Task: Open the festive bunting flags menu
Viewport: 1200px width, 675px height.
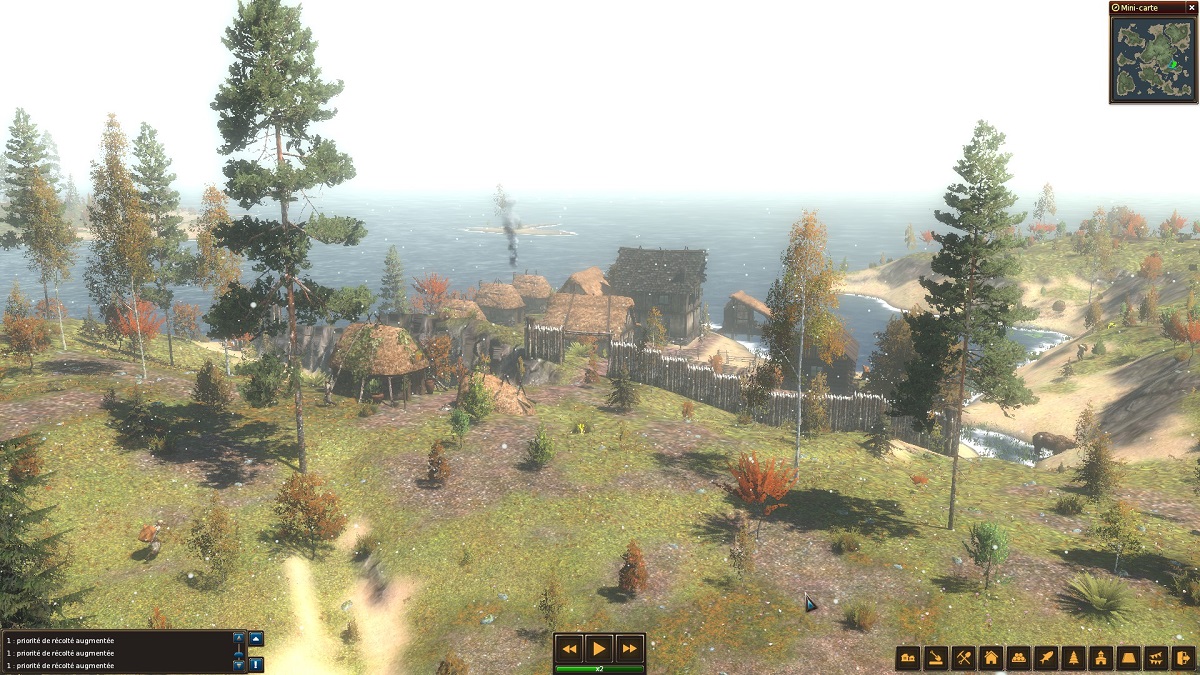Action: tap(1156, 658)
